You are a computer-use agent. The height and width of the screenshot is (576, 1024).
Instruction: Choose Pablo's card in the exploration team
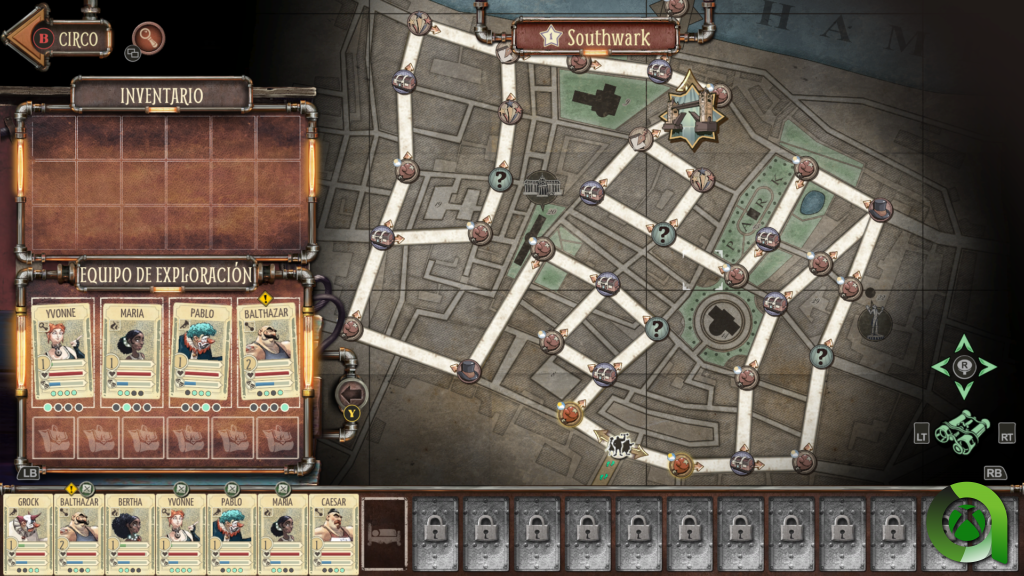pos(200,352)
